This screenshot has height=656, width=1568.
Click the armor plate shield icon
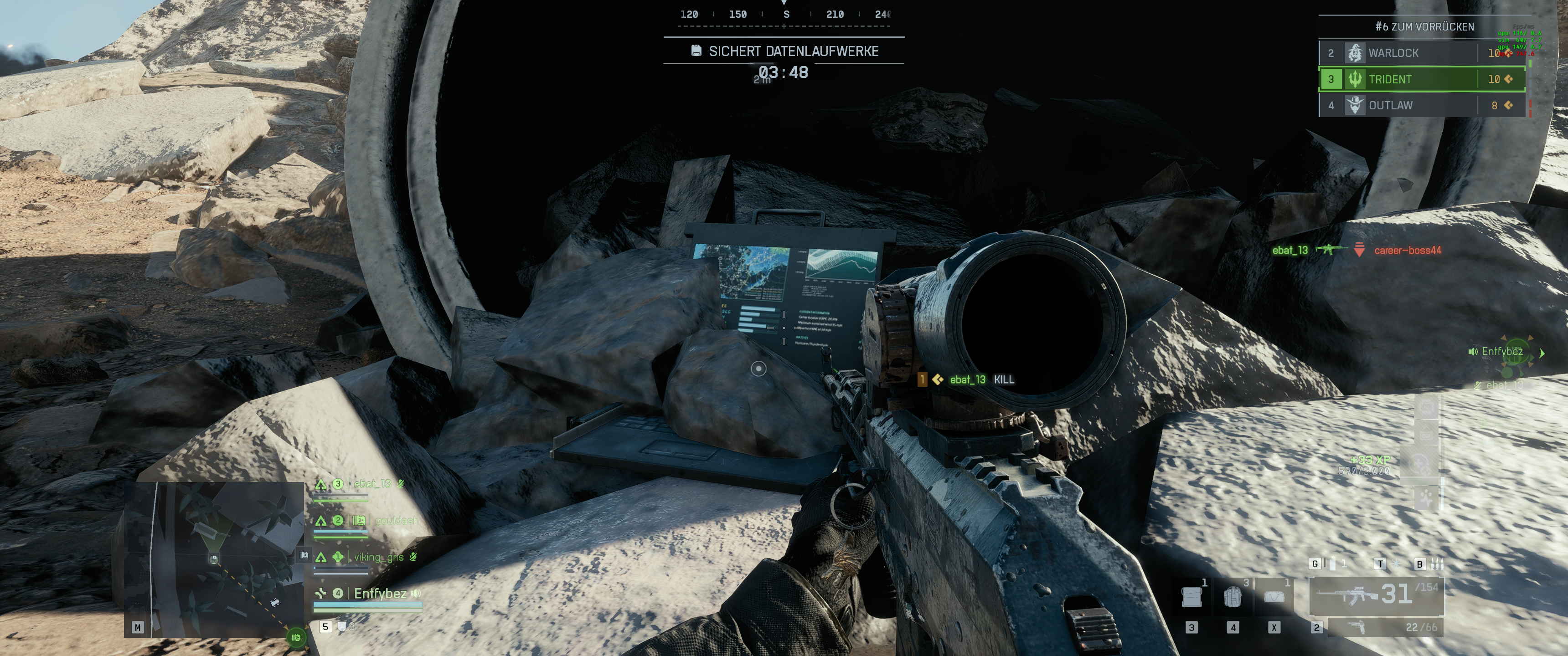coord(342,627)
